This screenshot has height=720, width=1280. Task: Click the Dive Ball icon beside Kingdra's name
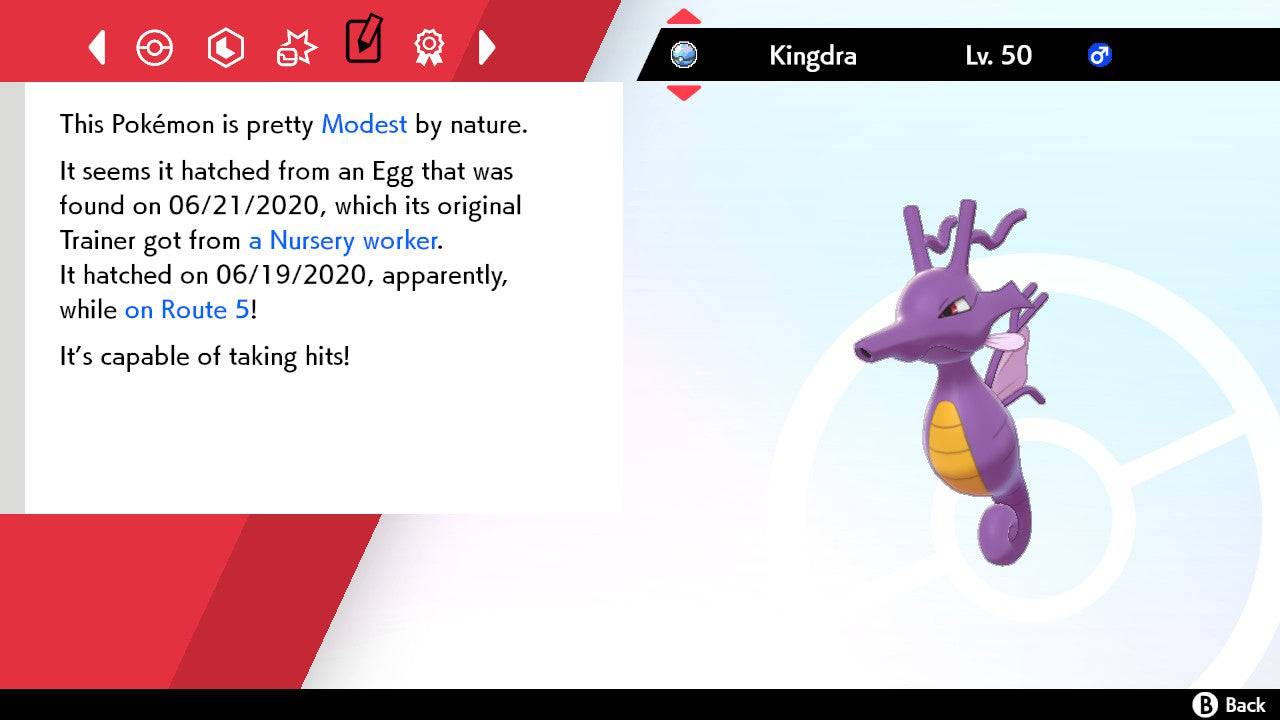click(683, 56)
